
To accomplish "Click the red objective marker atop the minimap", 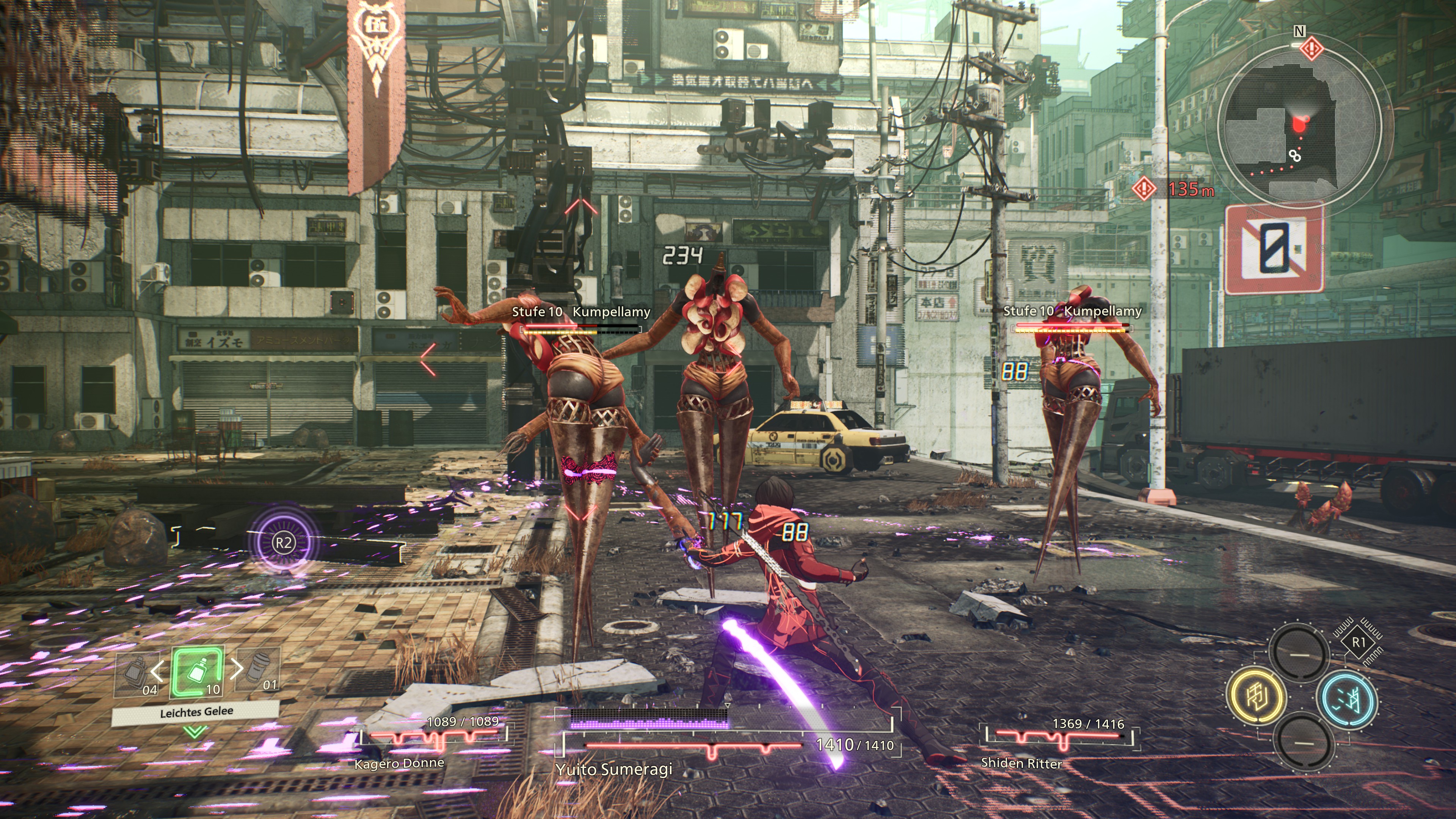I will point(1311,49).
